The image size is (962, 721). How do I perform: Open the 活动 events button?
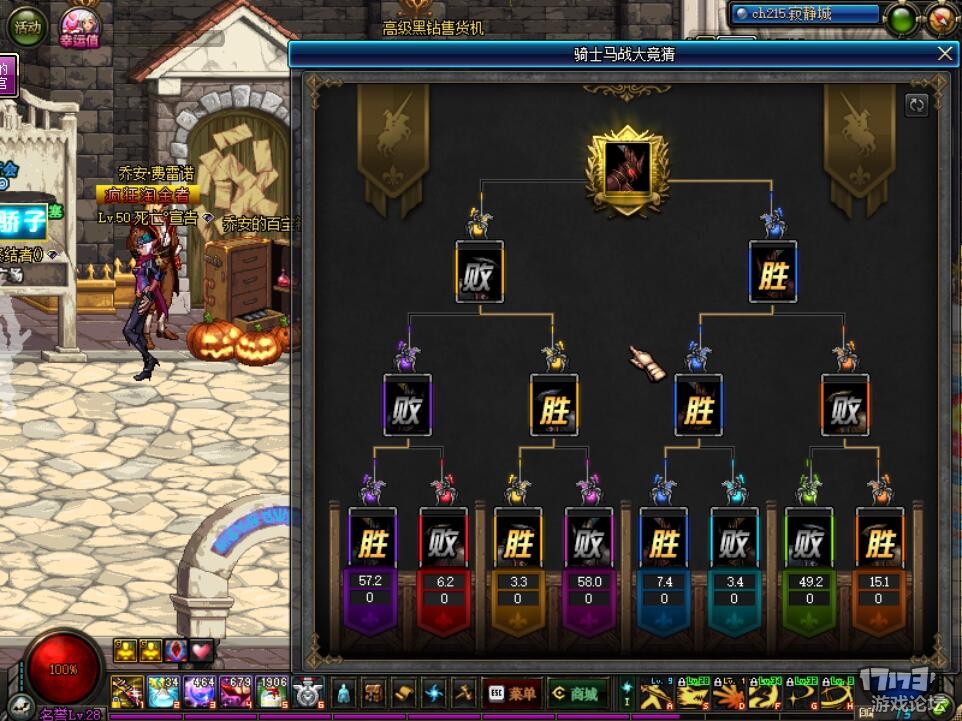28,27
